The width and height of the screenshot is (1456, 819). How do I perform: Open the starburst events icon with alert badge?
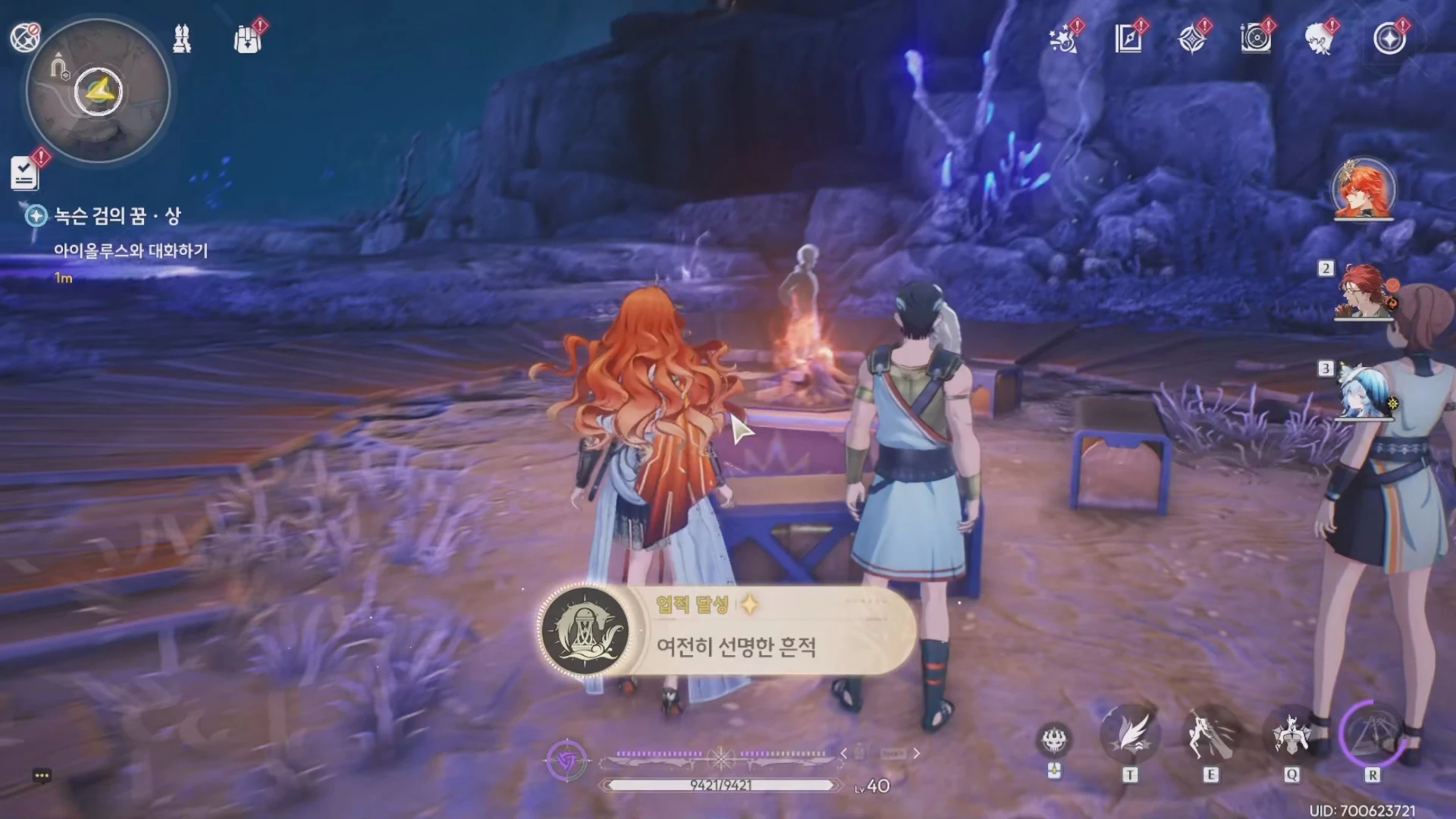[1063, 39]
